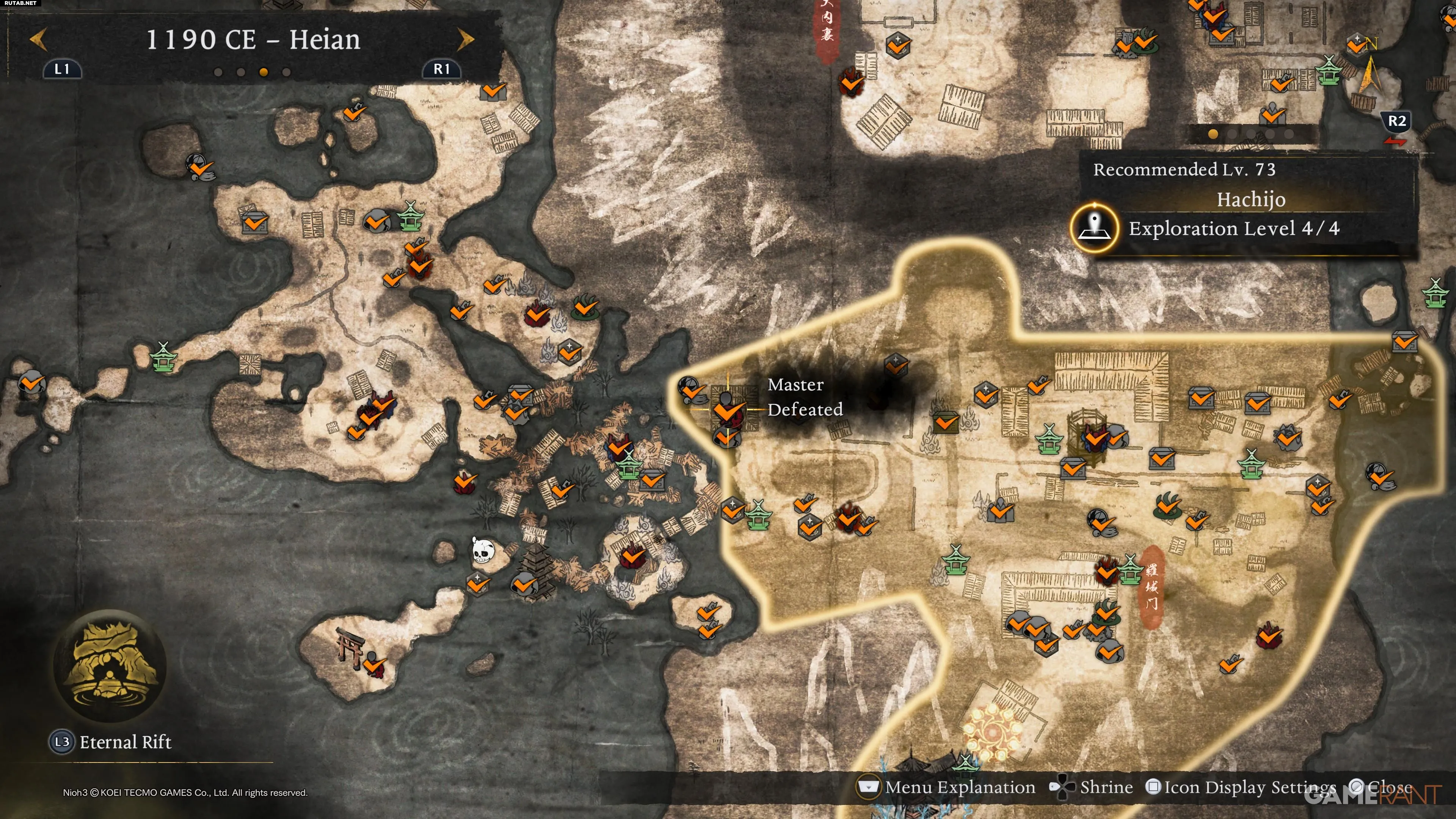Open the Eternal Rift emblem
The height and width of the screenshot is (819, 1456).
click(x=110, y=665)
